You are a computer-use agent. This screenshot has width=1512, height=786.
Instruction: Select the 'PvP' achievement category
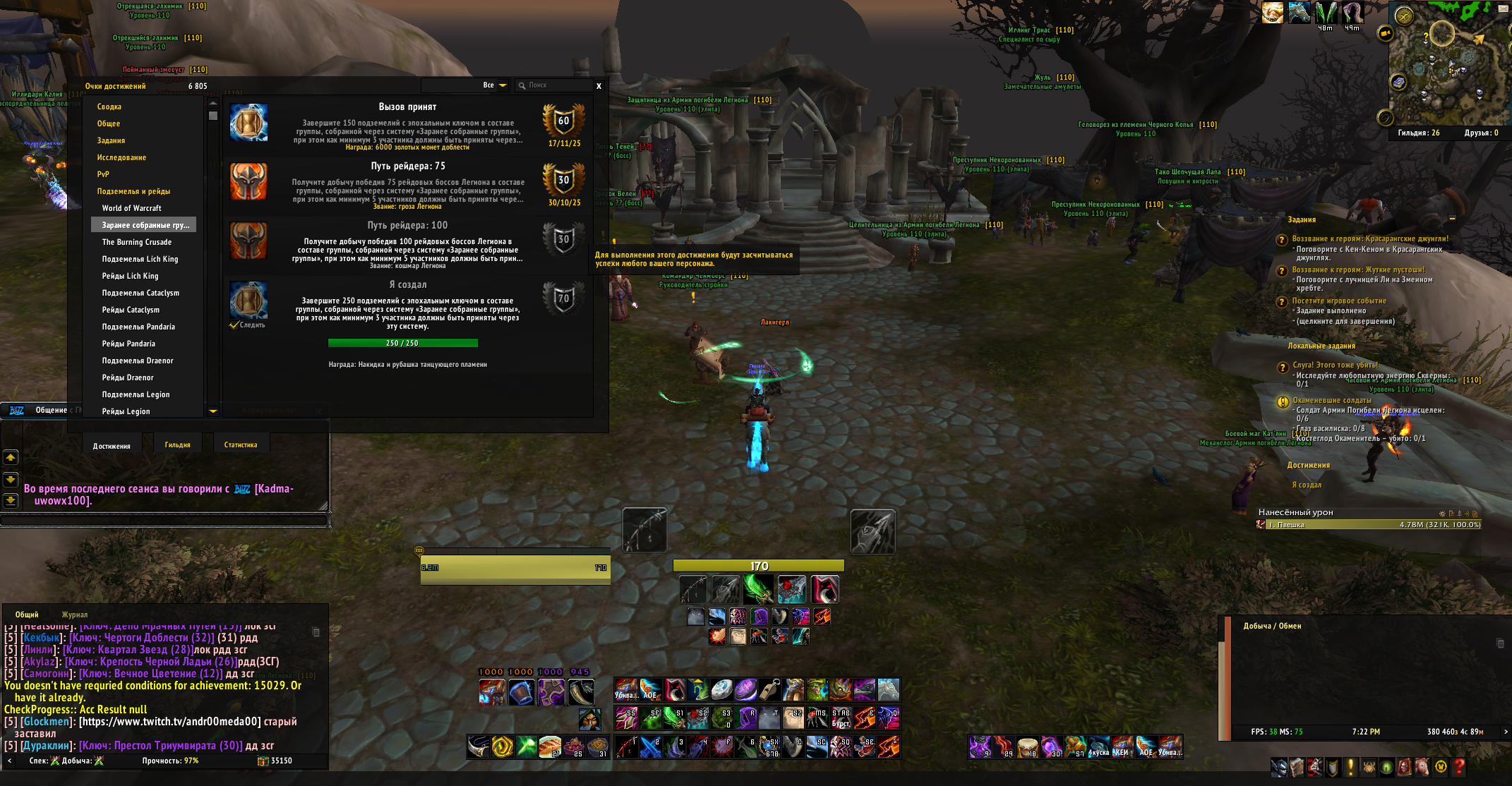(103, 174)
